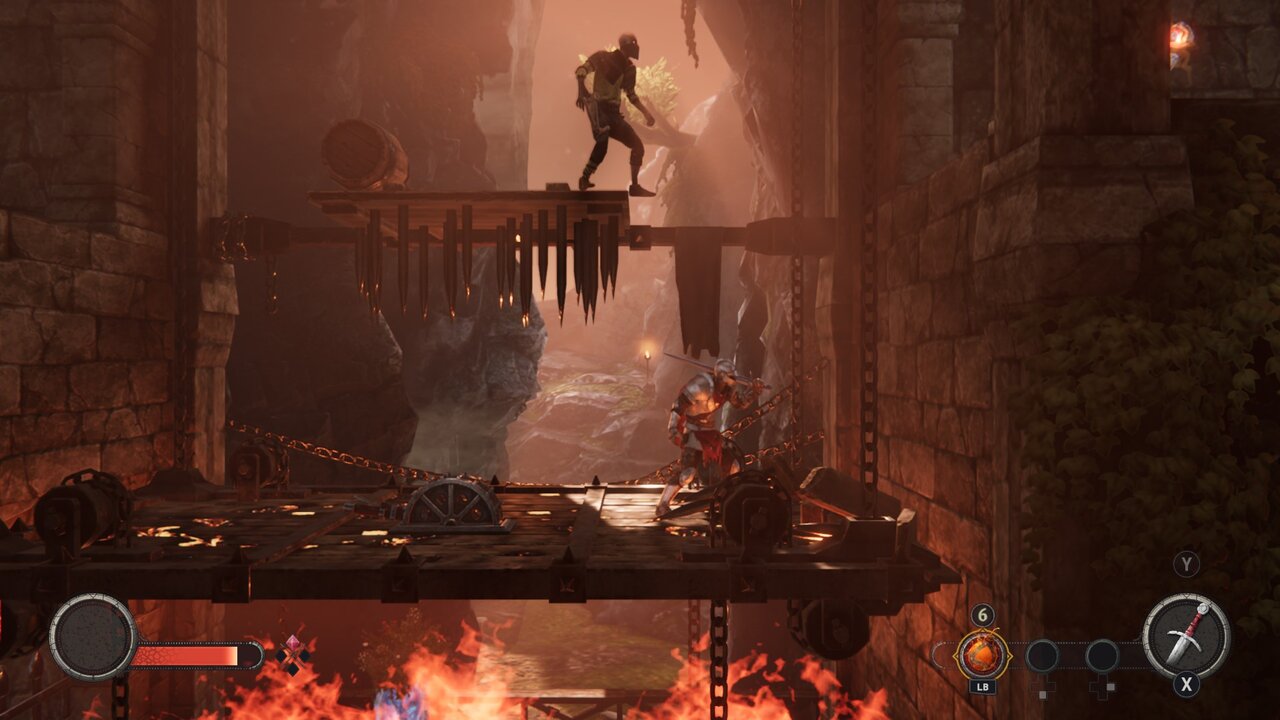1280x720 pixels.
Task: Select the pink crystal shard indicator
Action: click(293, 654)
